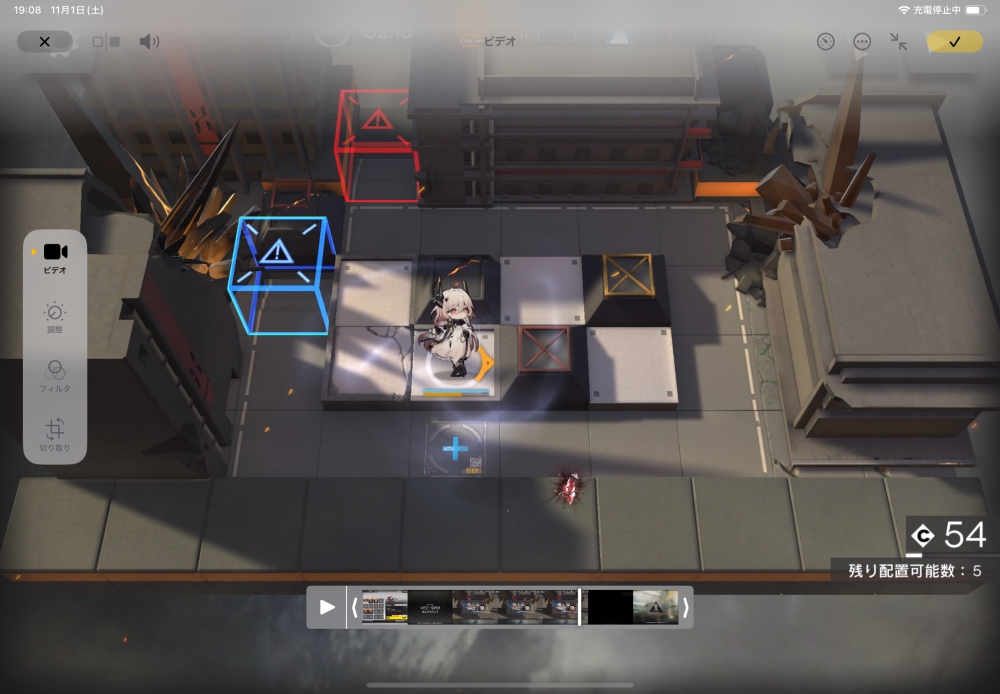Play the video from the timeline bar
The image size is (1000, 694).
click(327, 607)
